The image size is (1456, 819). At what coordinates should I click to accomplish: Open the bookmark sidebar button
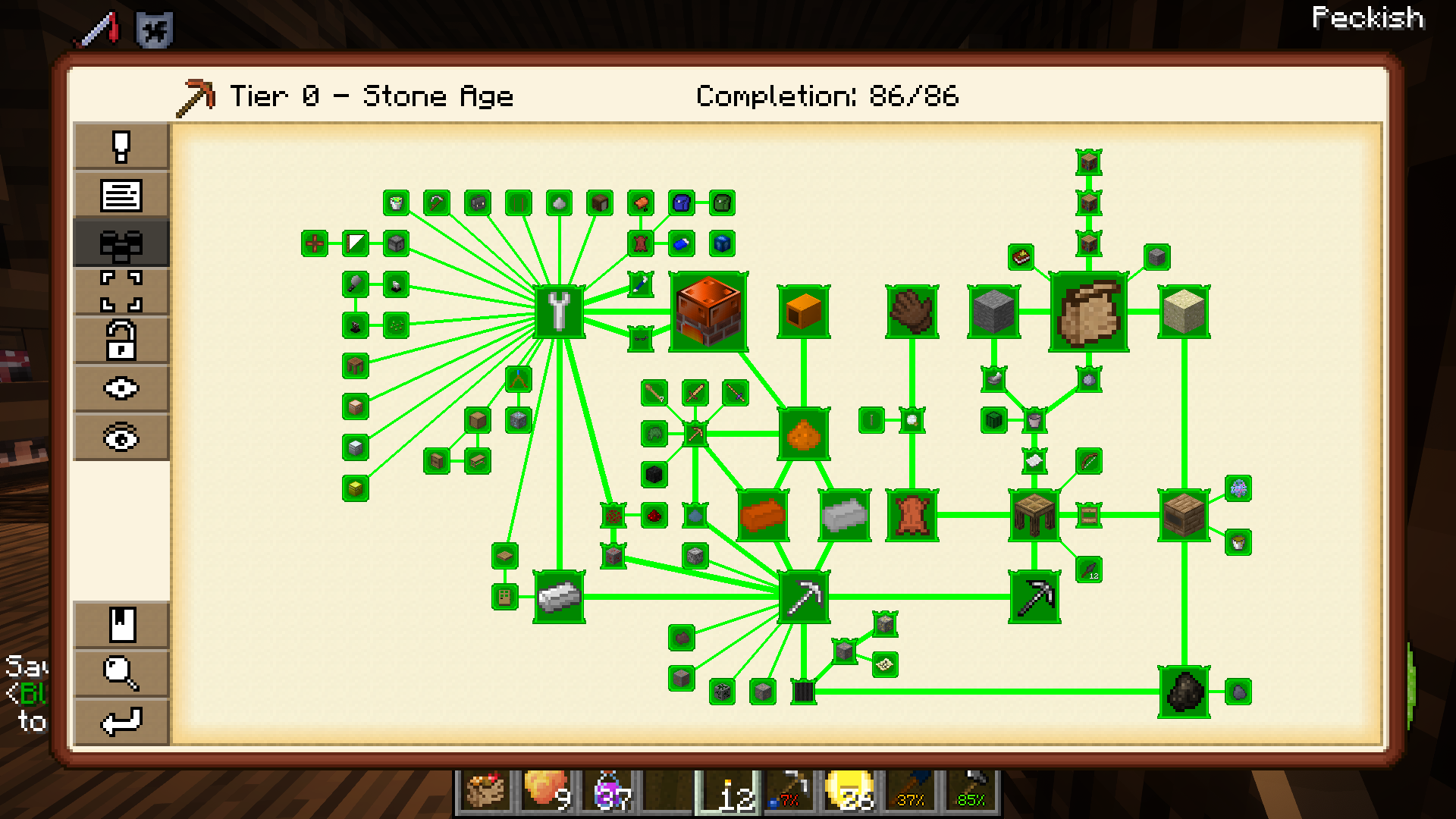tap(121, 625)
